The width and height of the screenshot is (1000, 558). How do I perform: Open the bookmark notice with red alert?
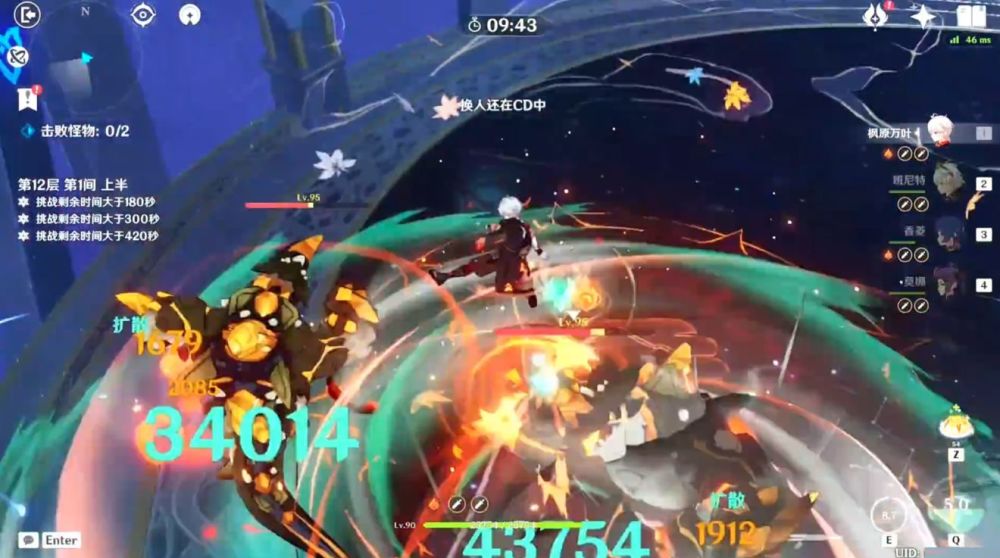coord(27,97)
